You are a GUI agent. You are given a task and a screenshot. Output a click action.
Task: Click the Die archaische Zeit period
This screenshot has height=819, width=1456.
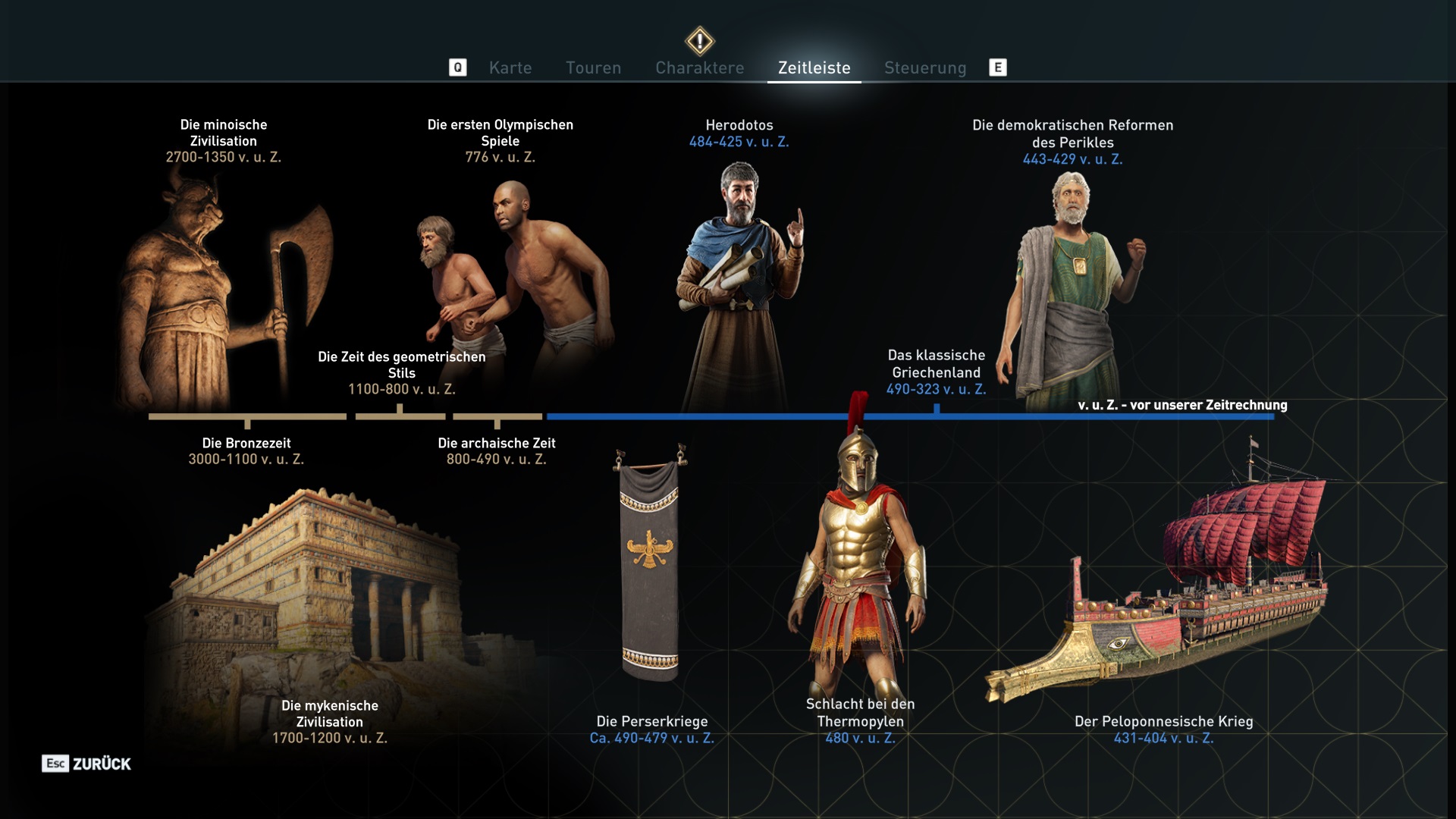point(497,450)
